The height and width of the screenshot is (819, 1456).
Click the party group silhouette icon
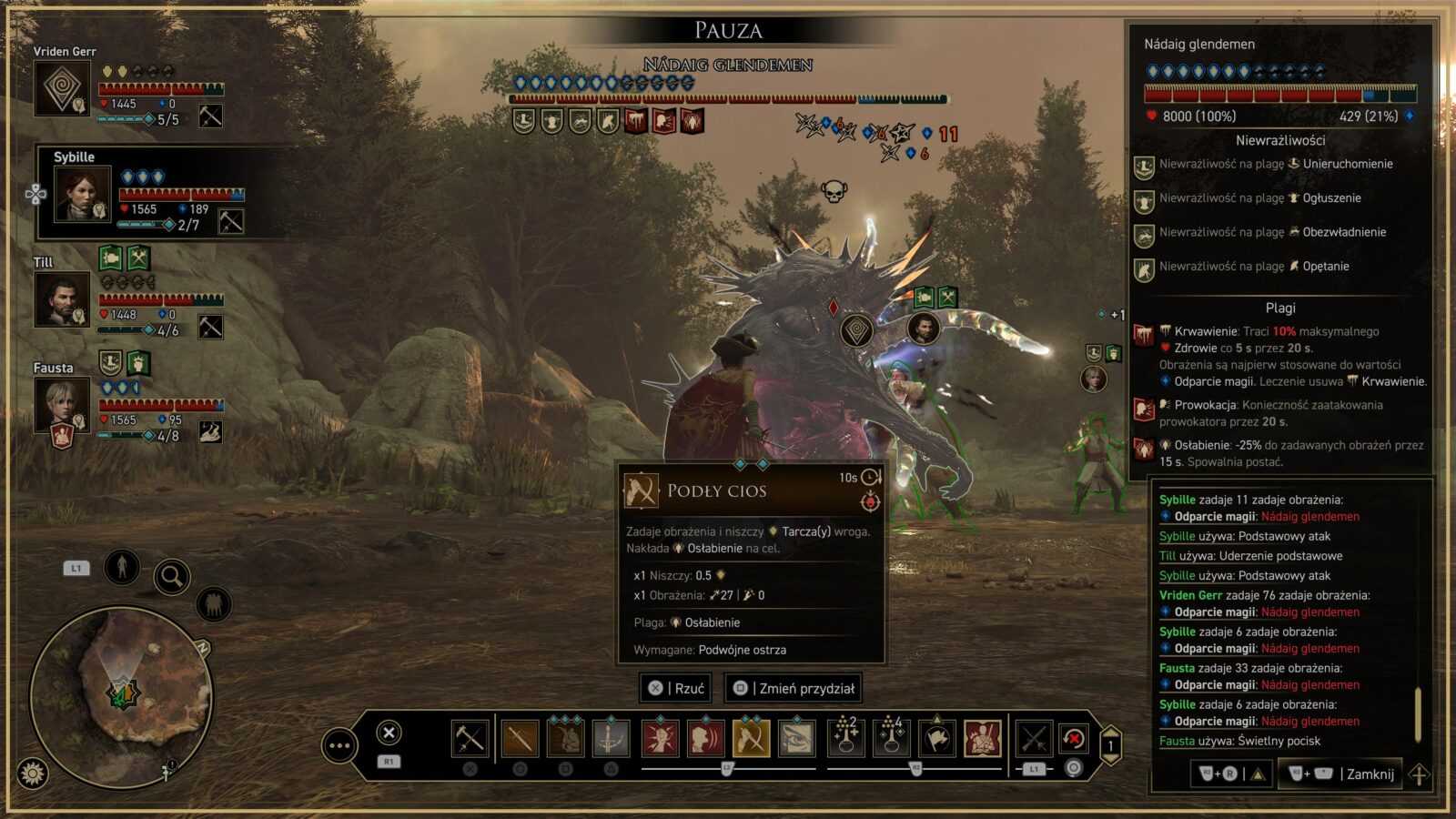[213, 604]
